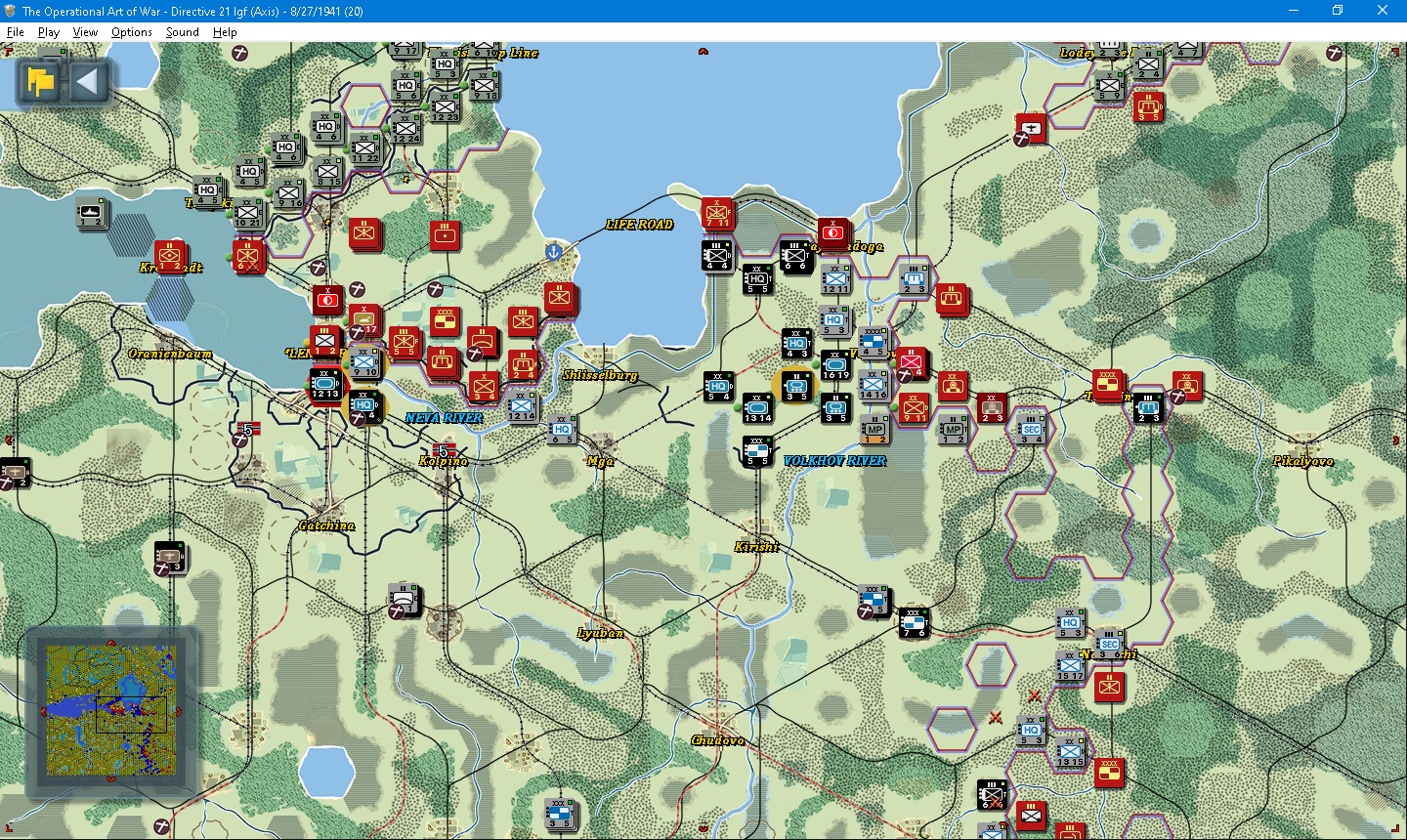Select the yellow flag end-turn toolbar icon
The image size is (1407, 840).
(39, 82)
